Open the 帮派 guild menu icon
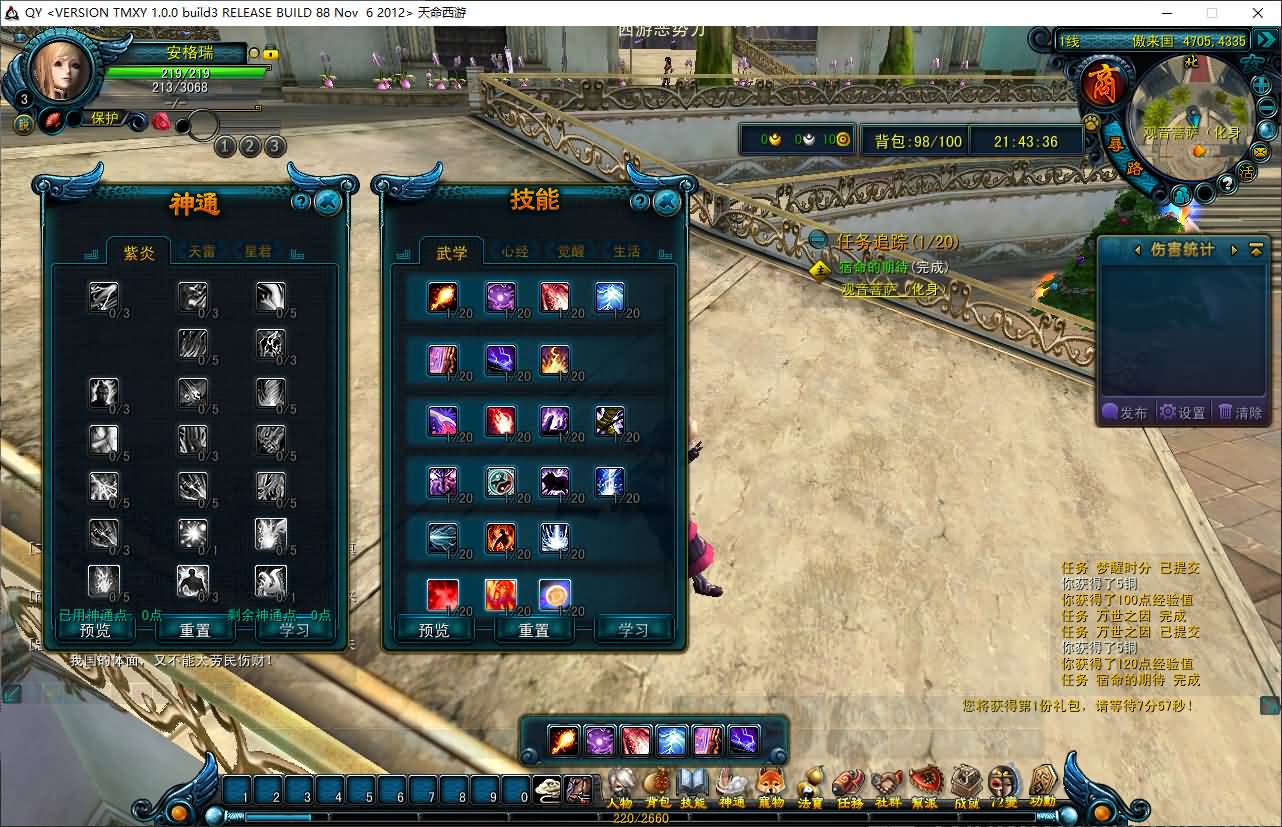 click(926, 787)
